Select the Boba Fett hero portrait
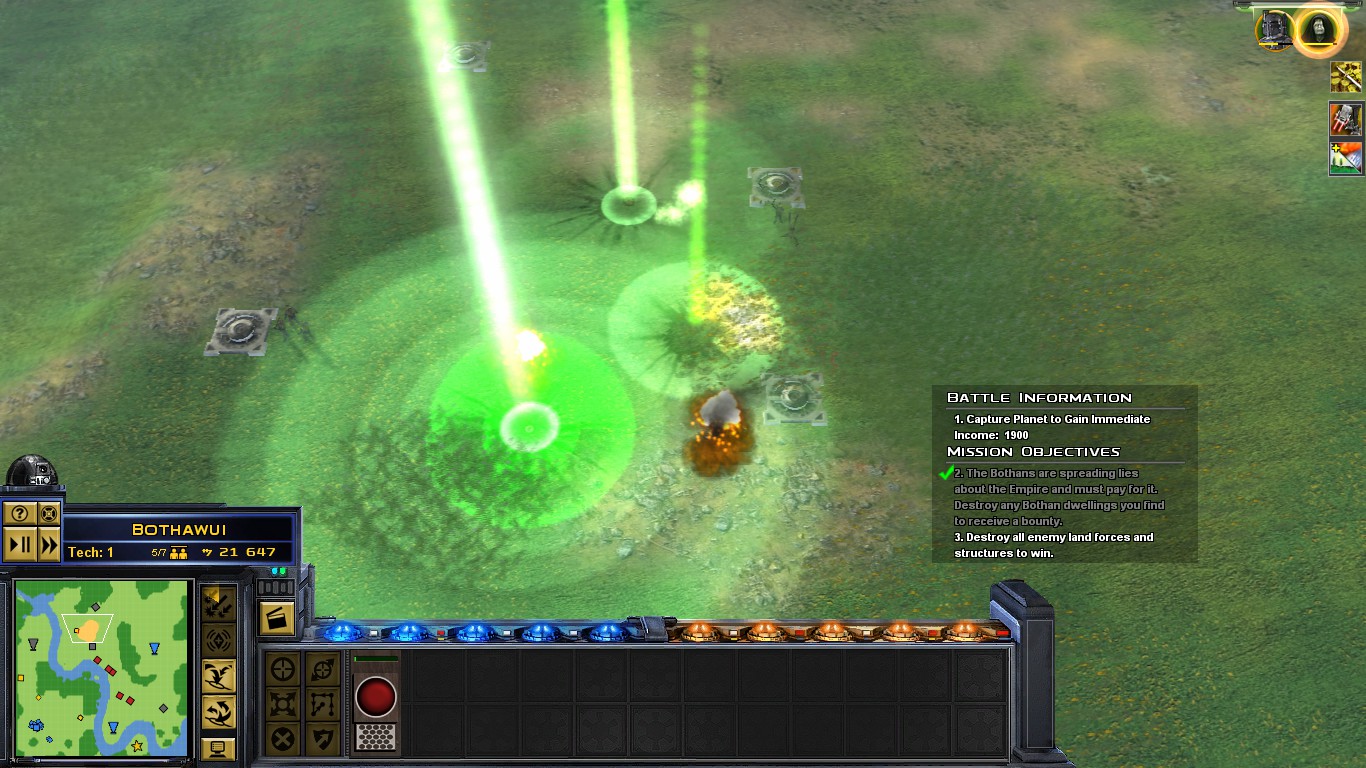 [1276, 30]
